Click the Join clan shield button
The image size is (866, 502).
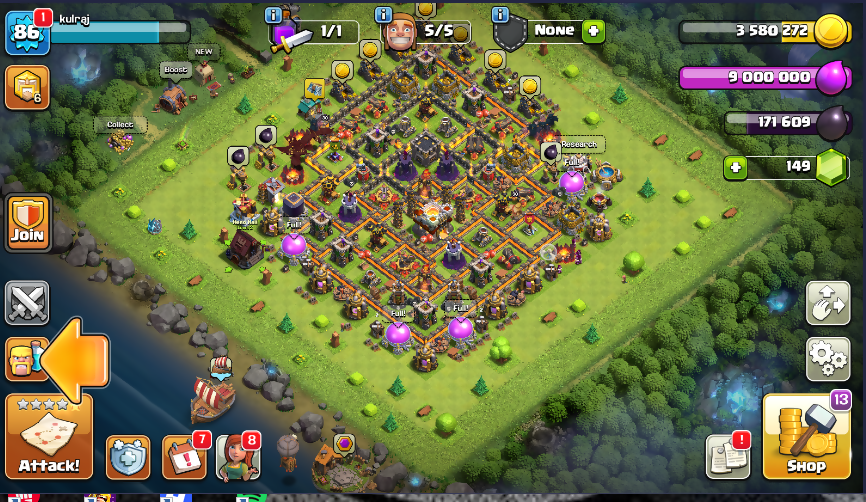28,222
